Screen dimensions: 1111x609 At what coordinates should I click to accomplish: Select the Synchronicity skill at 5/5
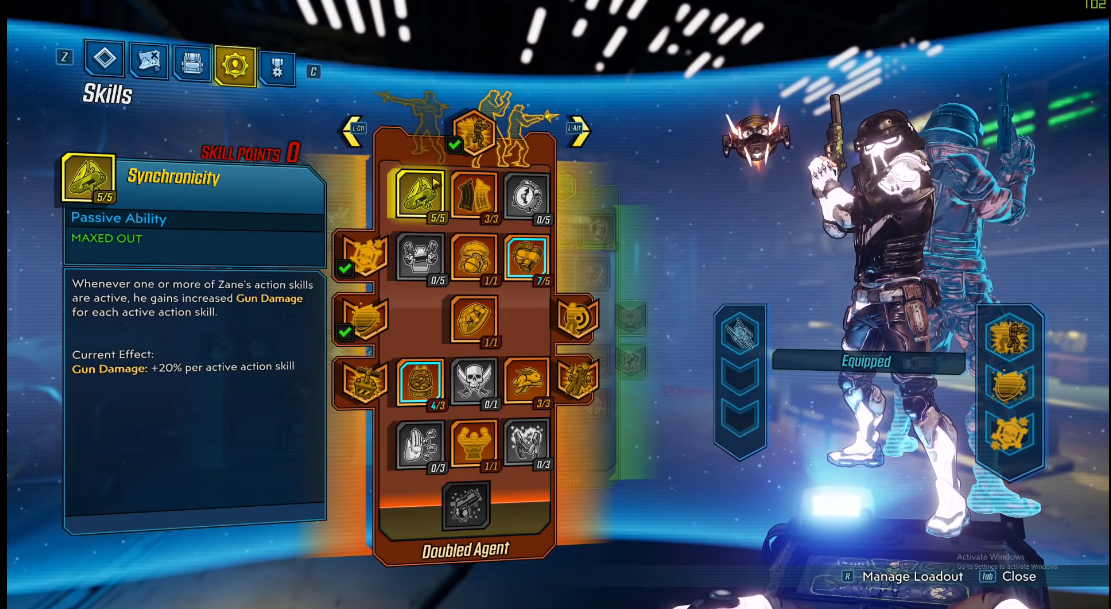[420, 193]
